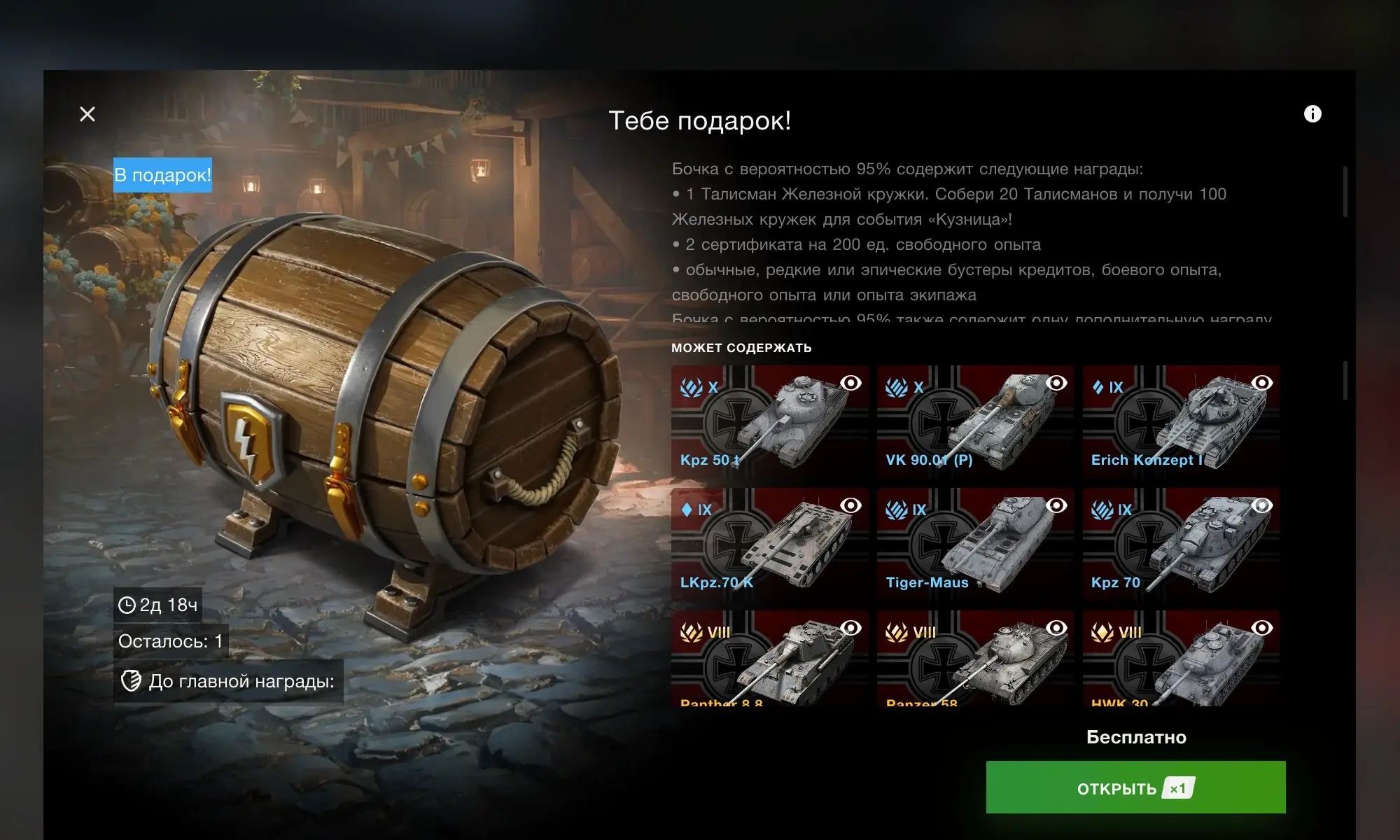Preview Tiger-Maus with its eye icon
The image size is (1400, 840).
(x=1056, y=505)
